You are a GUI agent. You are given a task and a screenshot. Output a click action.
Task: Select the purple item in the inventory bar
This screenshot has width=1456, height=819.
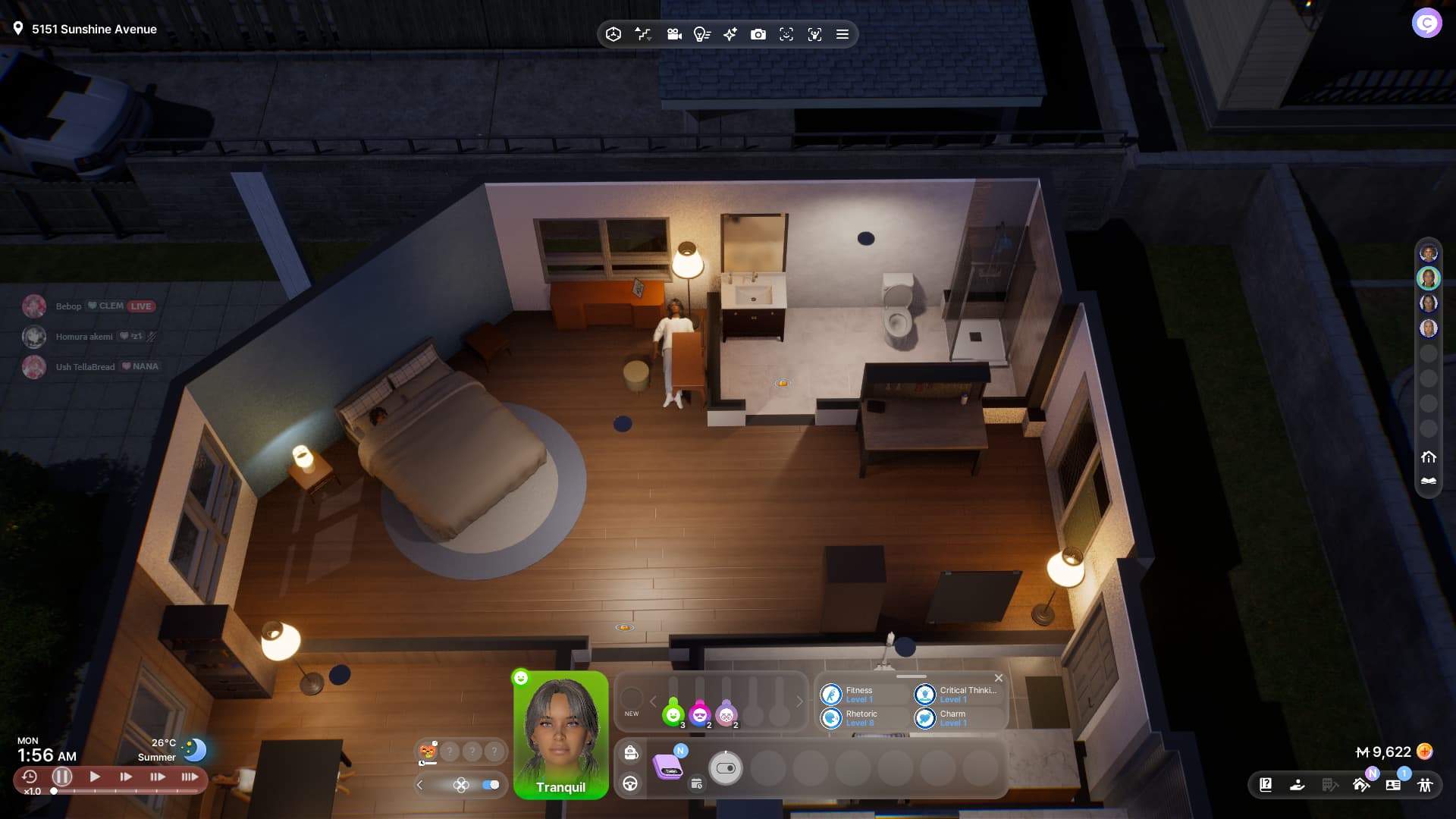[x=668, y=767]
